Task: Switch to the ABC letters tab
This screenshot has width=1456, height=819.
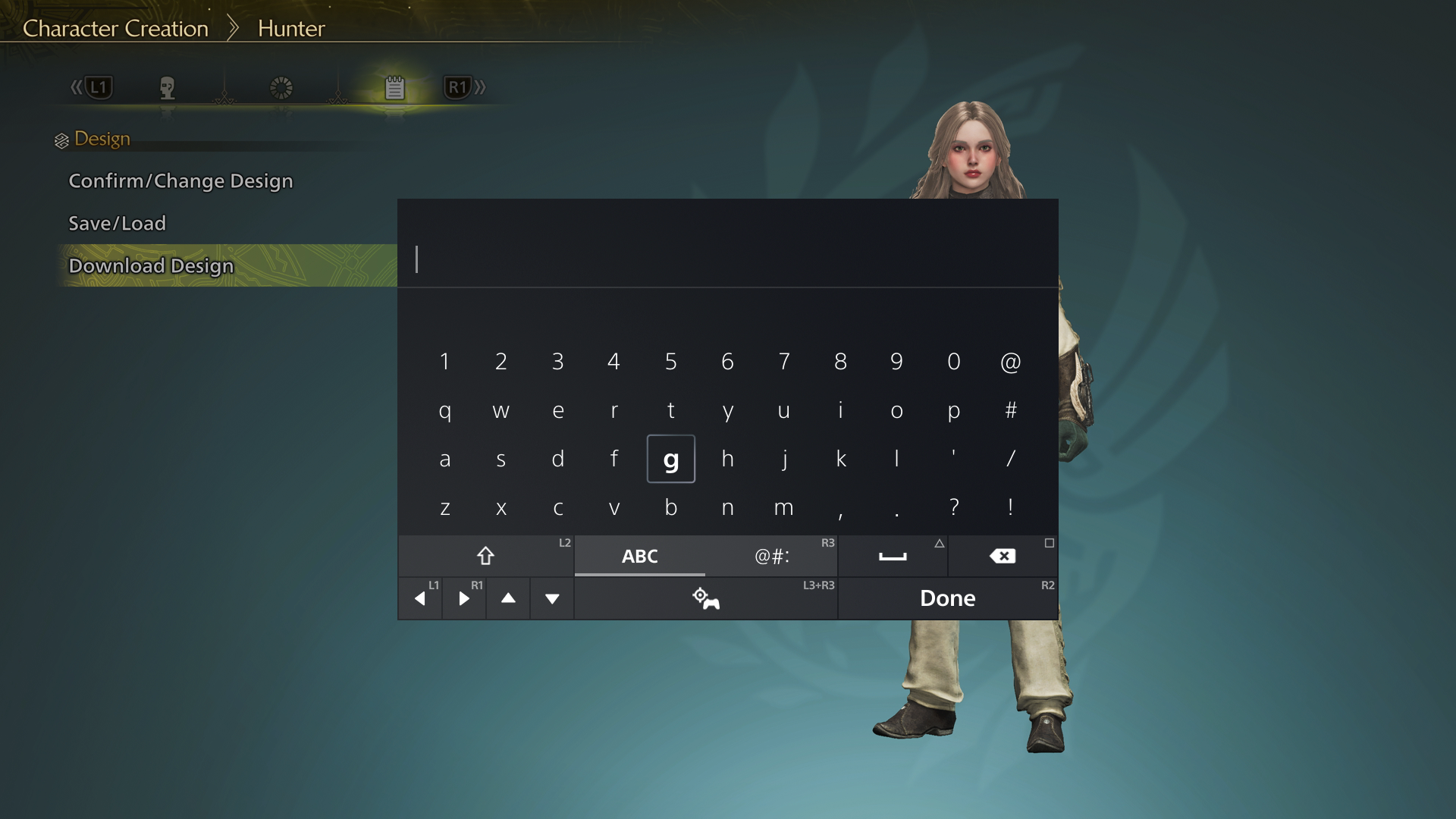Action: pyautogui.click(x=639, y=556)
